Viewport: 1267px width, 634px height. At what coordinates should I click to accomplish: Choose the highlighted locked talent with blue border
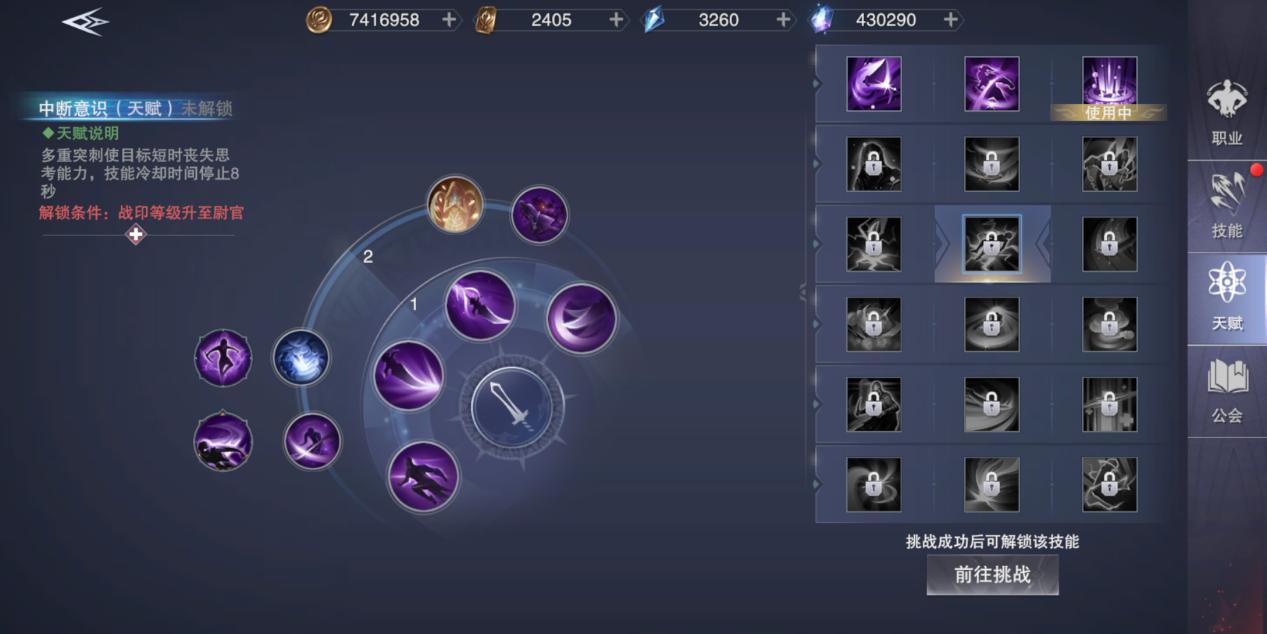click(x=991, y=244)
